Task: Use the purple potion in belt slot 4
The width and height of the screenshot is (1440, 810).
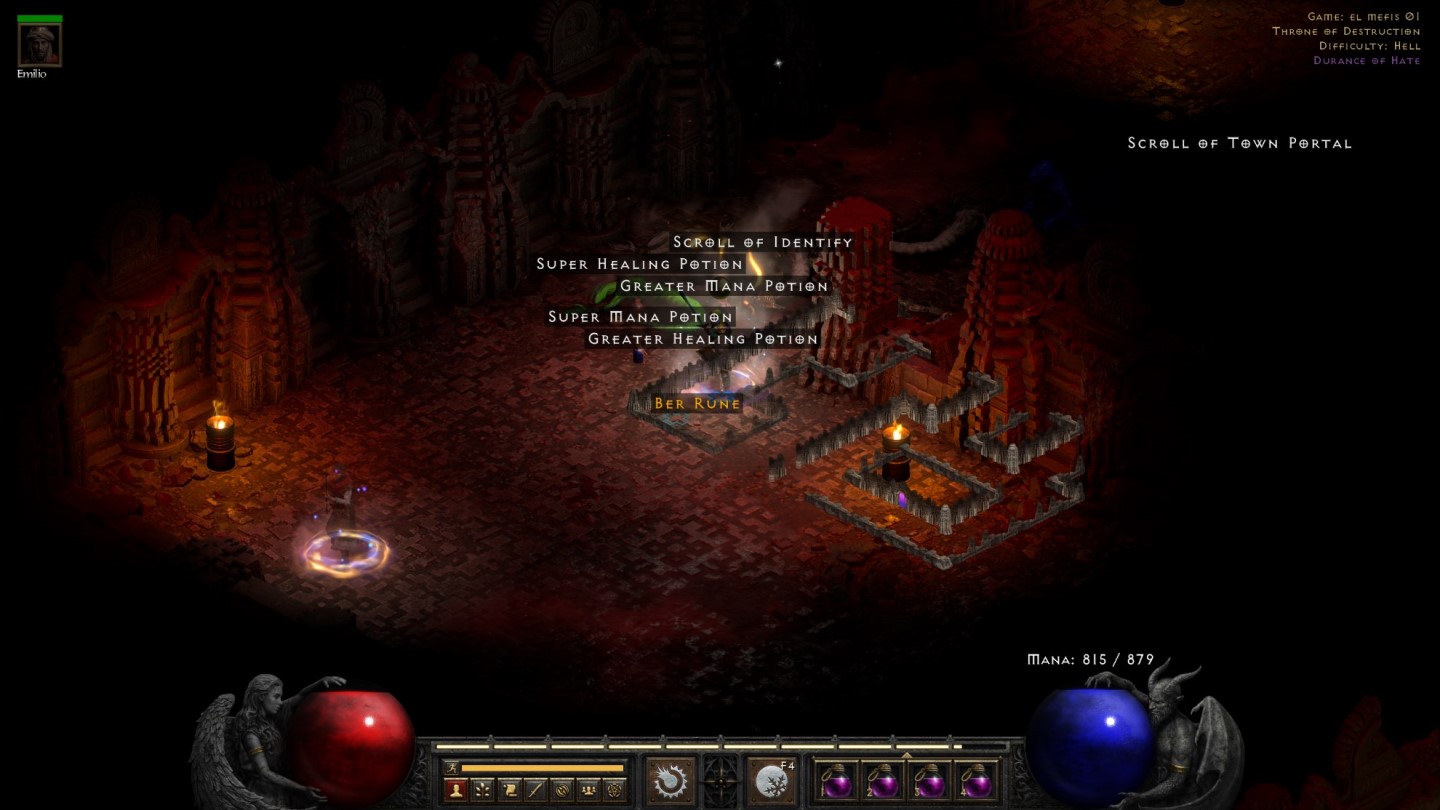Action: coord(977,782)
